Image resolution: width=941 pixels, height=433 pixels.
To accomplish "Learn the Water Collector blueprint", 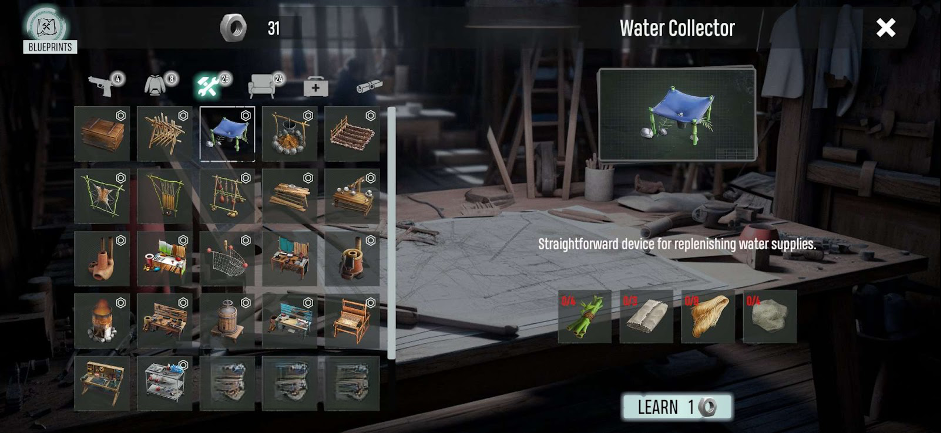I will (677, 407).
